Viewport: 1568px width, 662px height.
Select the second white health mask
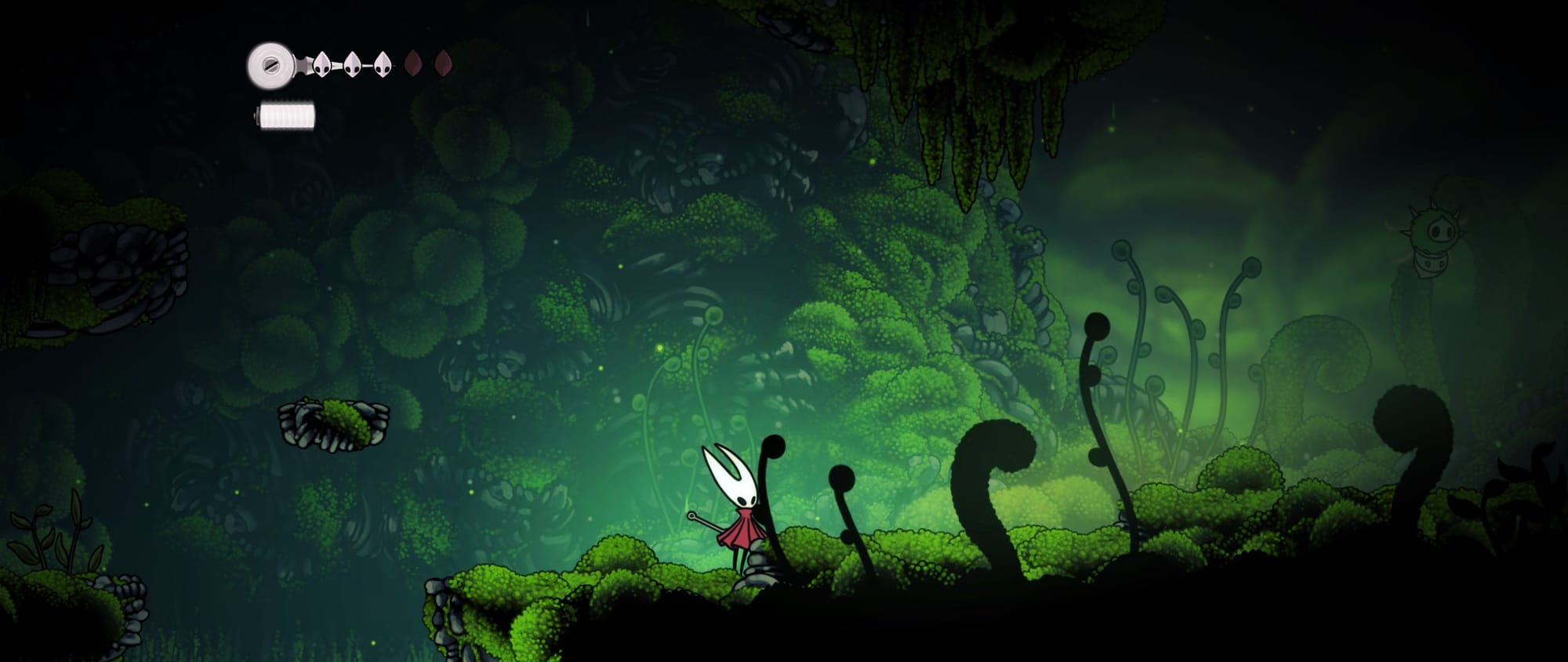[352, 62]
